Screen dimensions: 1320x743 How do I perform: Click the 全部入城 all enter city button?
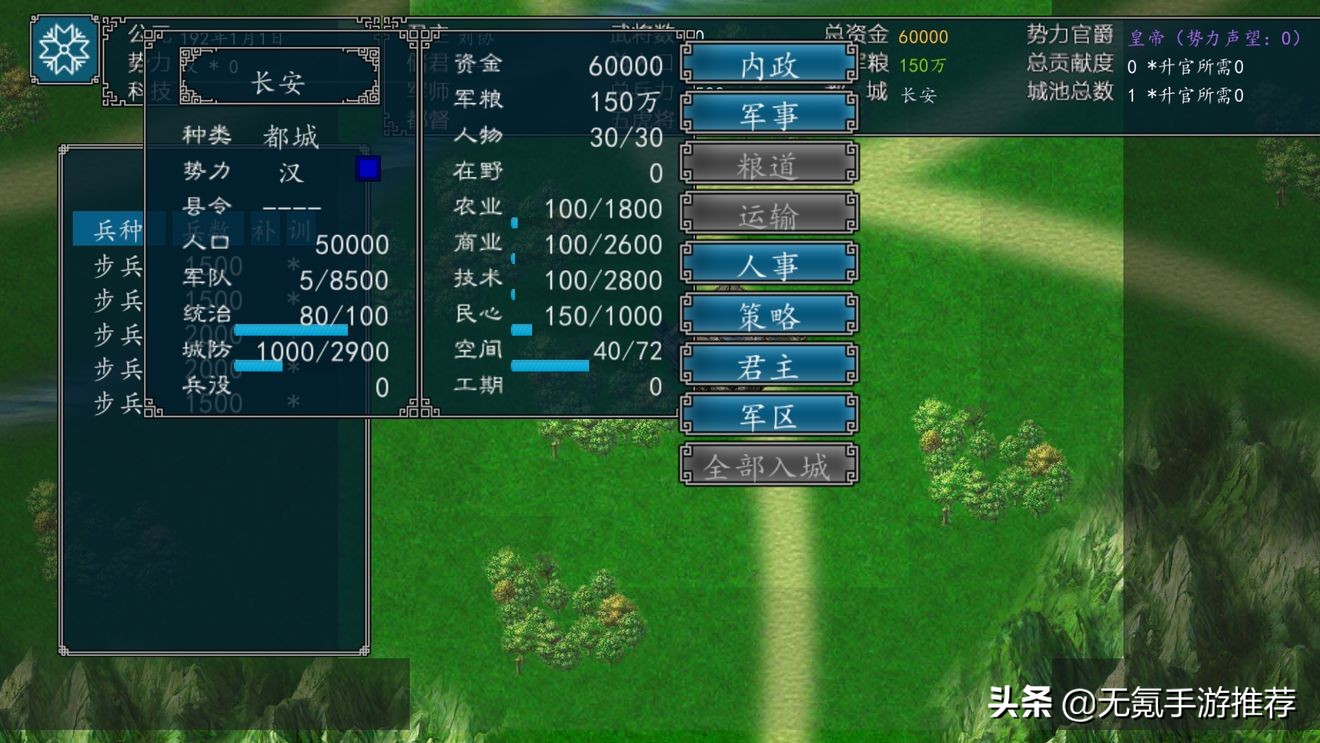[x=768, y=466]
